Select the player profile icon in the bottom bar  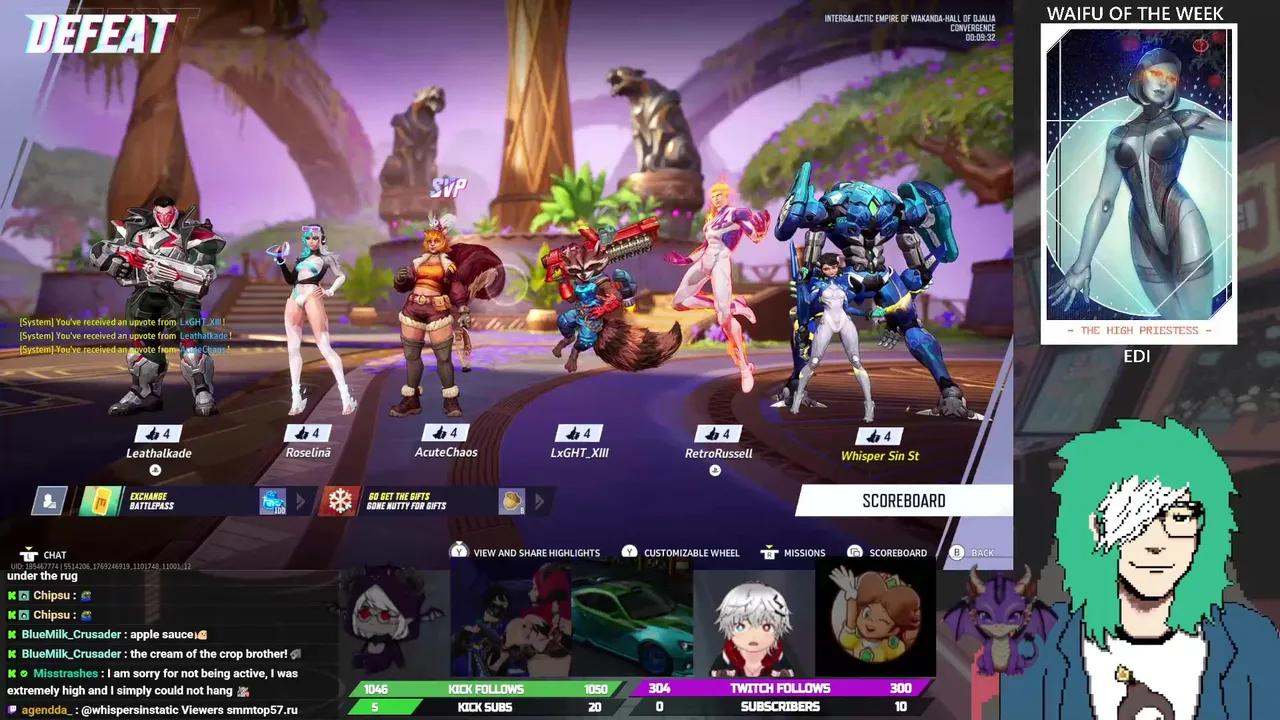pos(48,501)
